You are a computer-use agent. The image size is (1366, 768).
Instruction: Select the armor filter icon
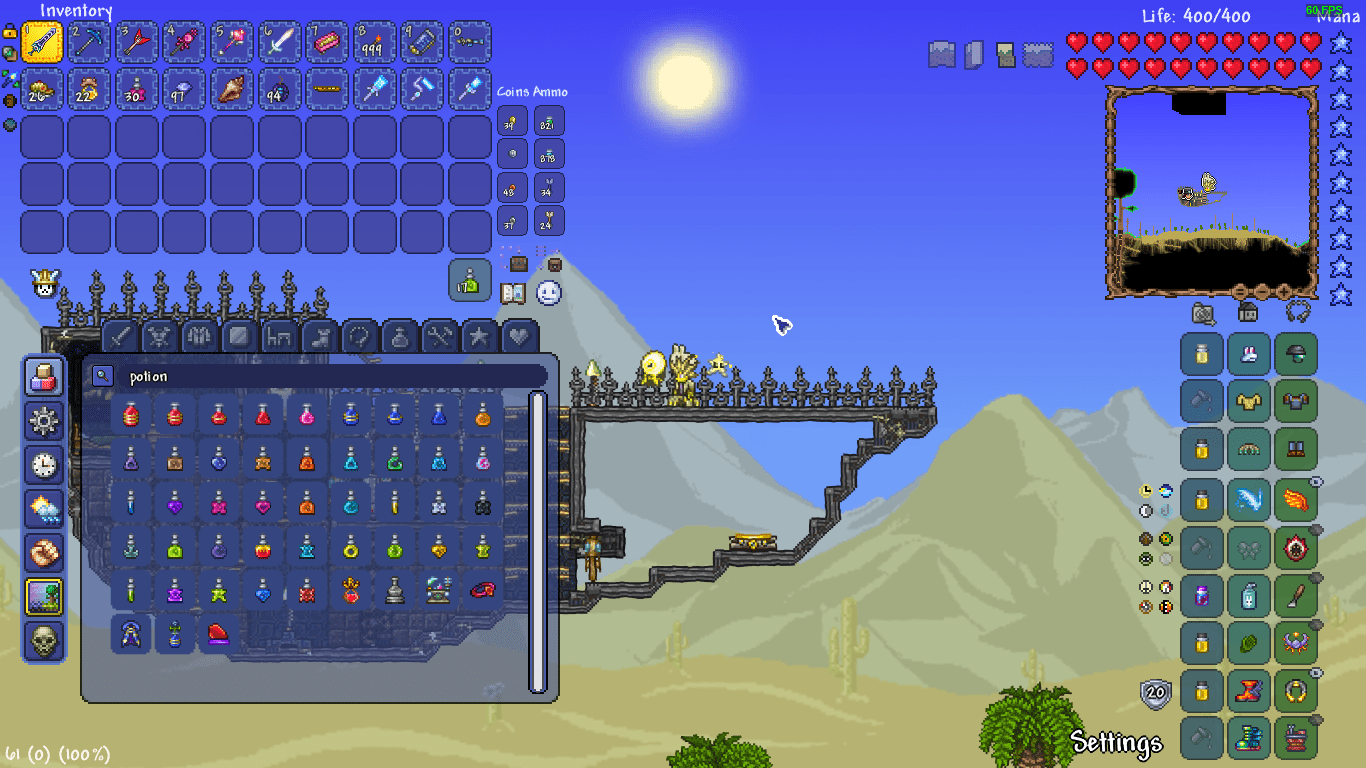pos(201,337)
